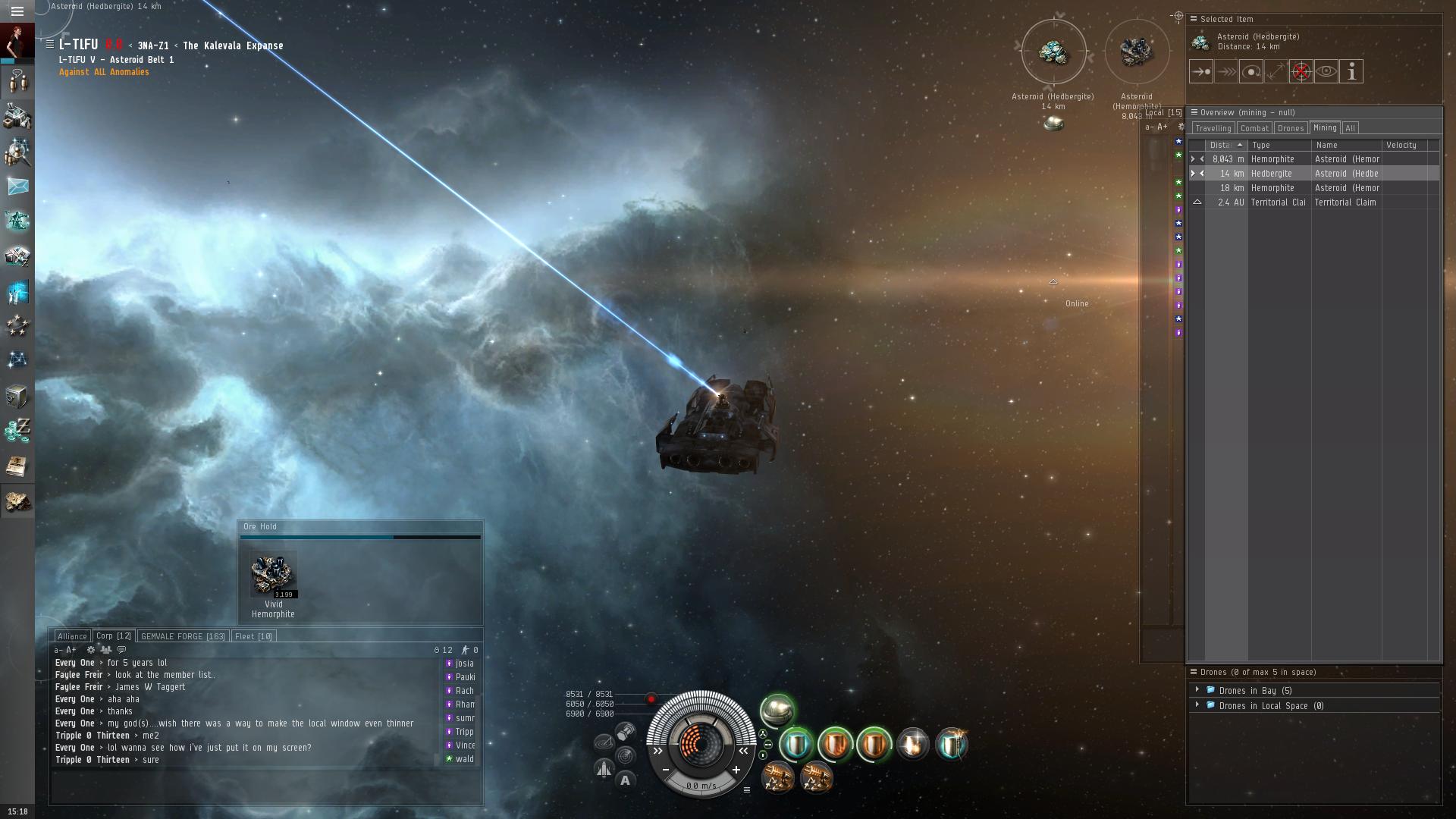The height and width of the screenshot is (819, 1456).
Task: Switch to the Alliance chat tab
Action: click(73, 636)
